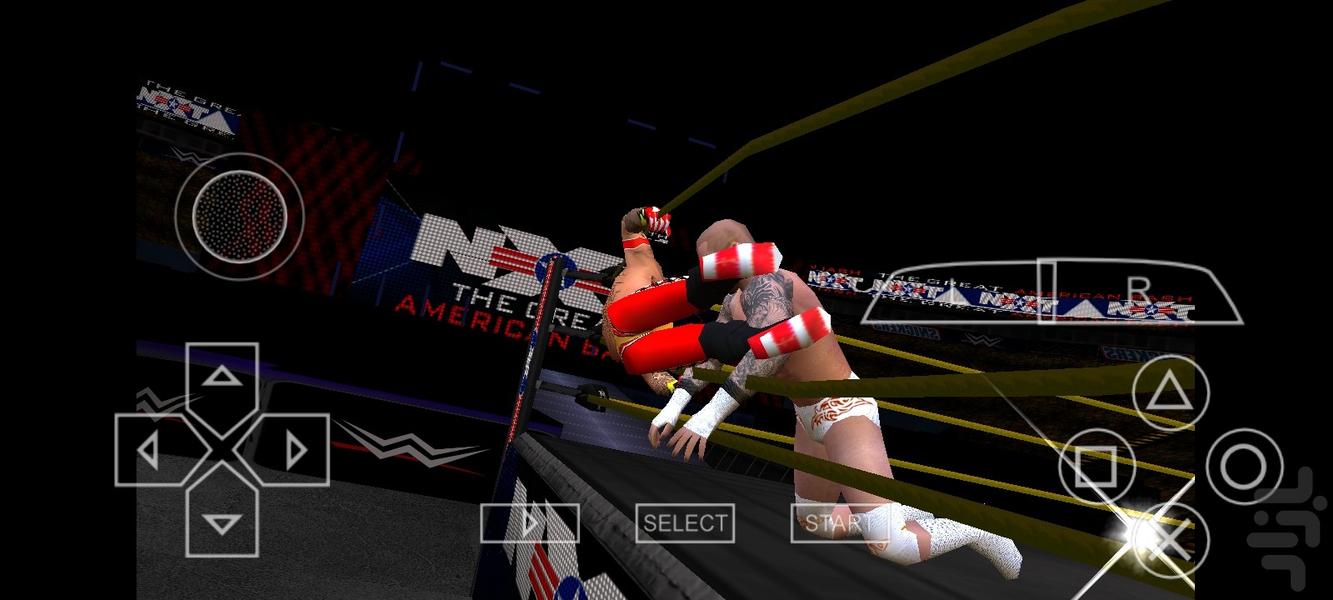Toggle the fast-forward arrow button
1333x600 pixels.
tap(530, 523)
